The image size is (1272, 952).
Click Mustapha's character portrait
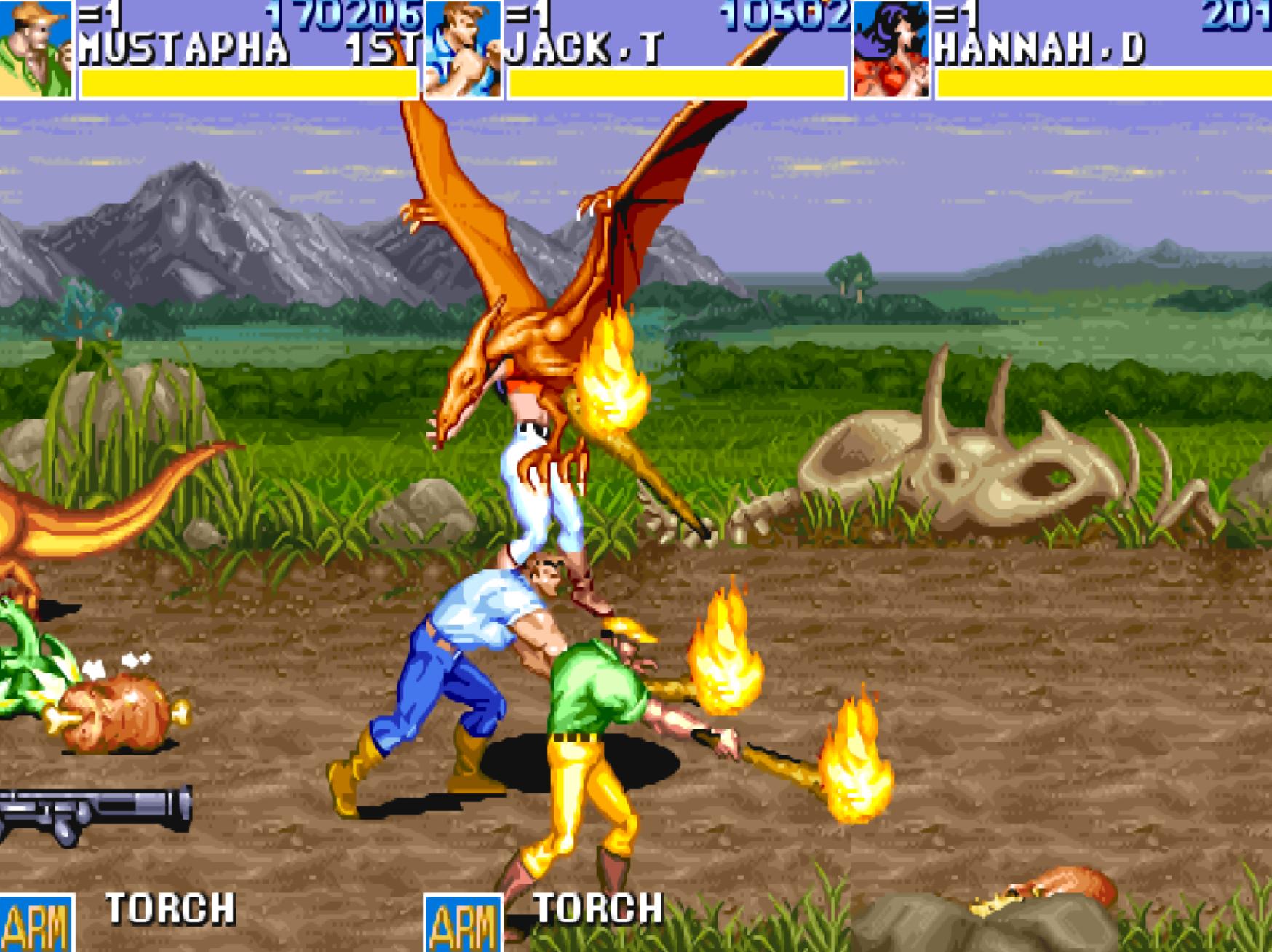point(36,49)
